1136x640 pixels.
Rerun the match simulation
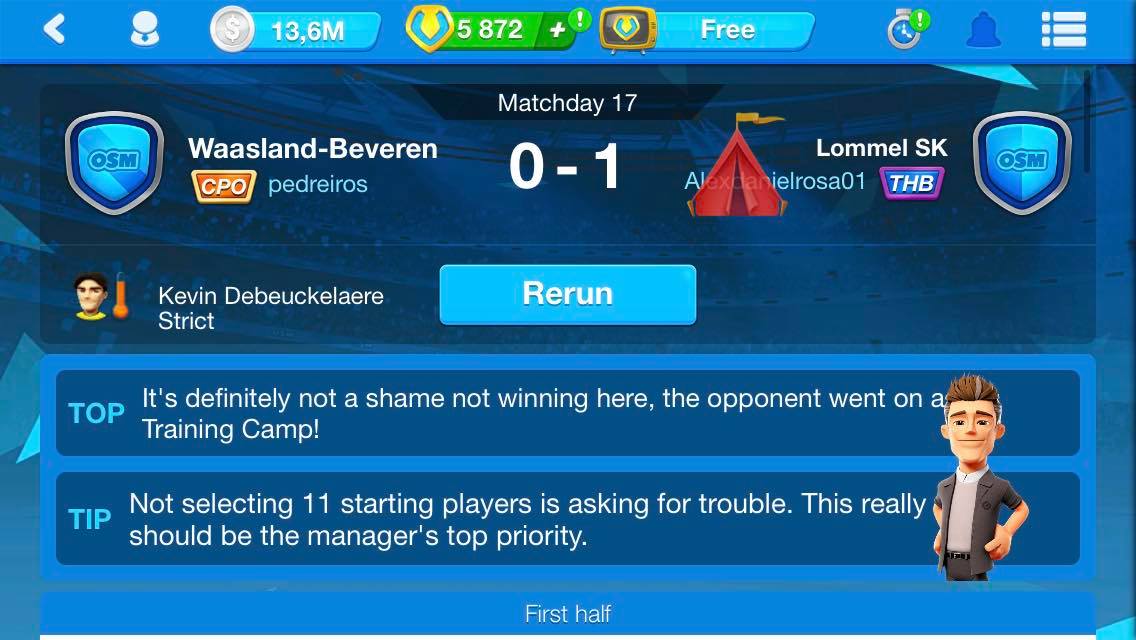coord(567,294)
